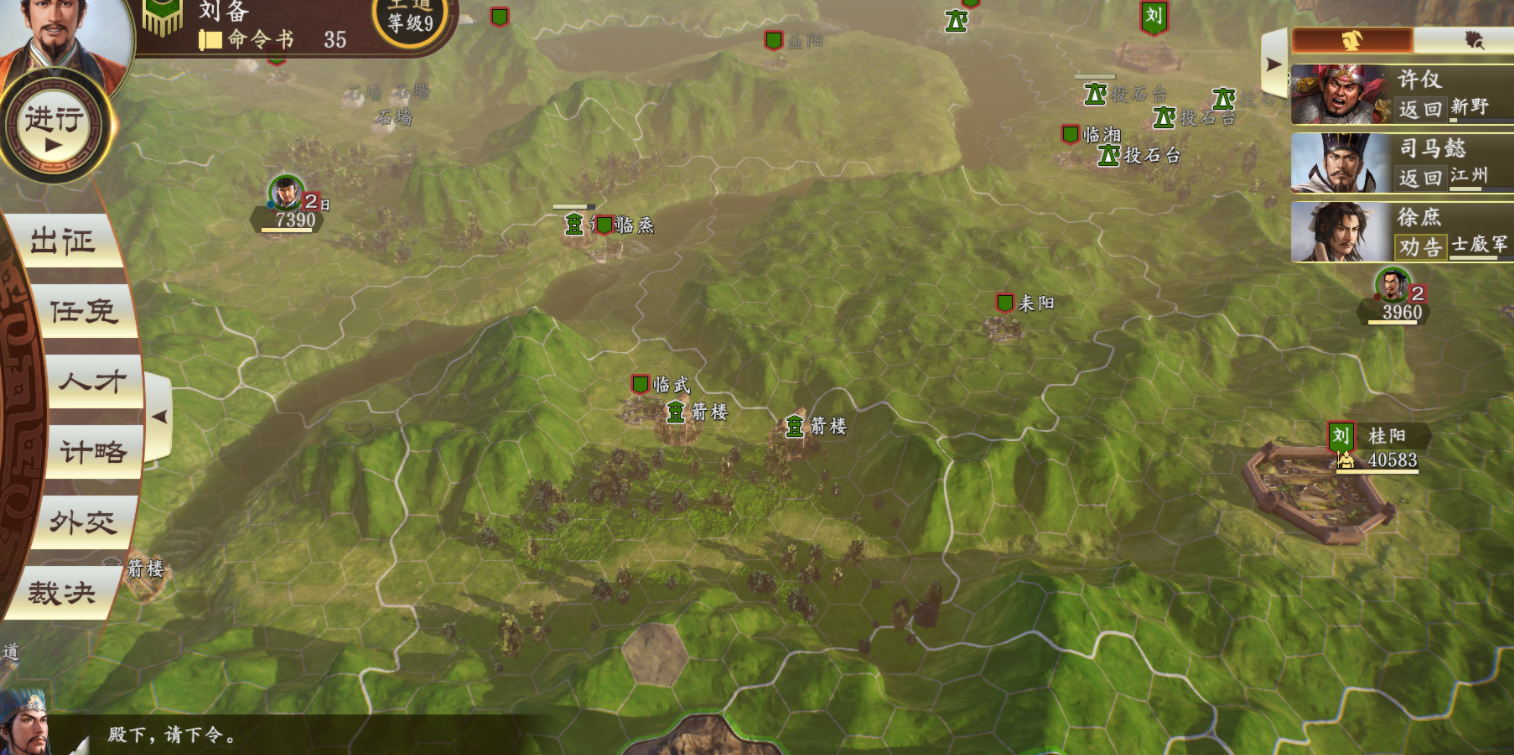Collapse the officer list side panel
The width and height of the screenshot is (1514, 755).
click(1274, 63)
